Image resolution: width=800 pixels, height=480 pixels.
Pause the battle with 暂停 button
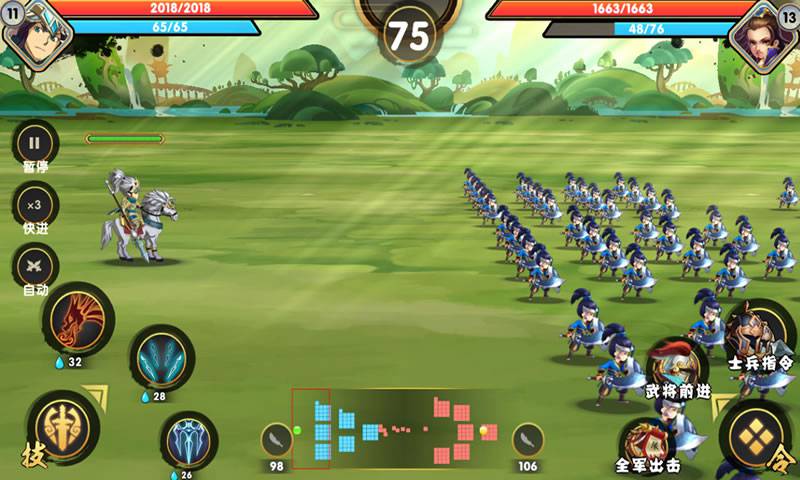click(35, 142)
